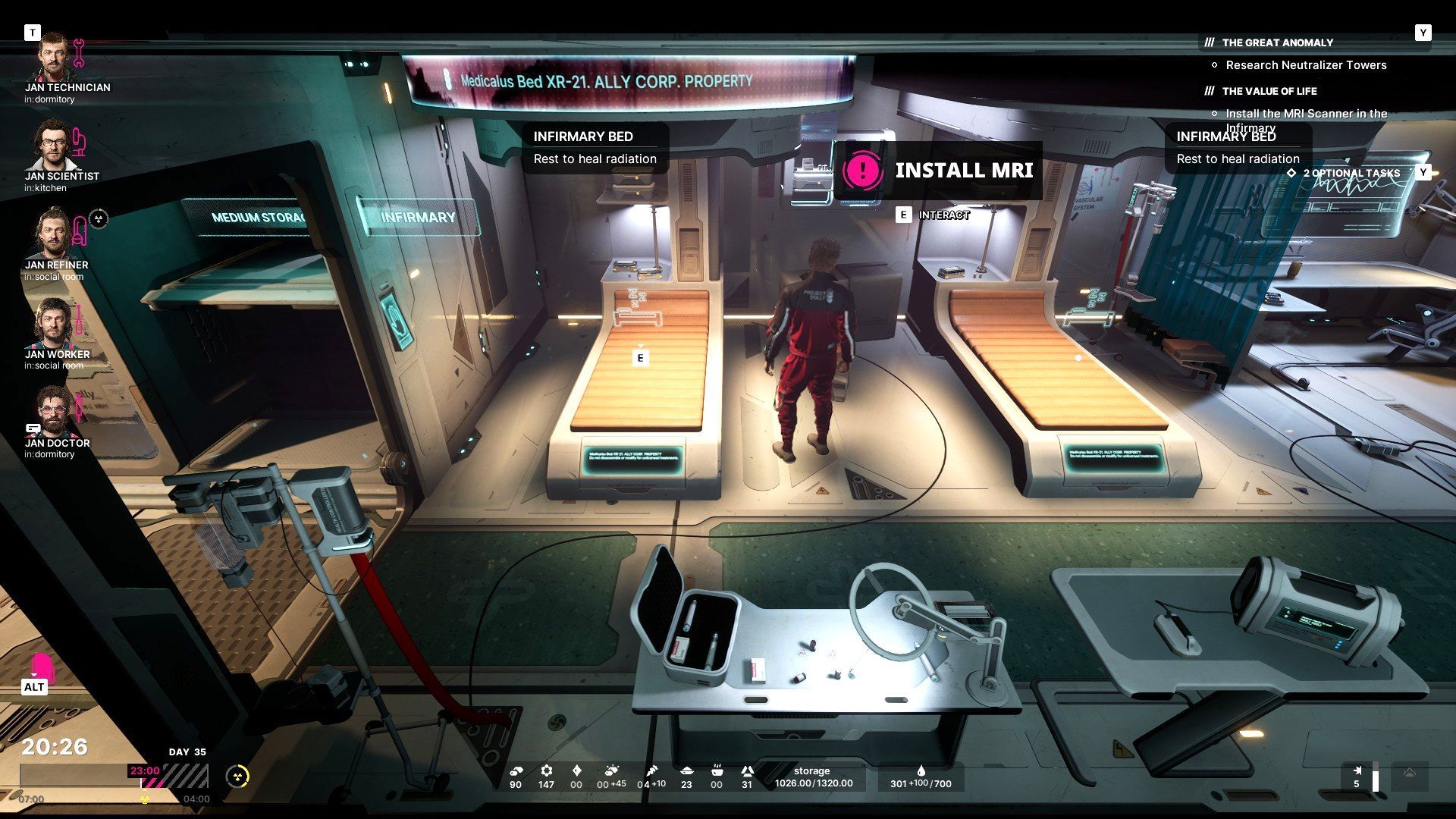The height and width of the screenshot is (819, 1456).
Task: Open Jan Doctor's crew portrait
Action: [x=52, y=413]
